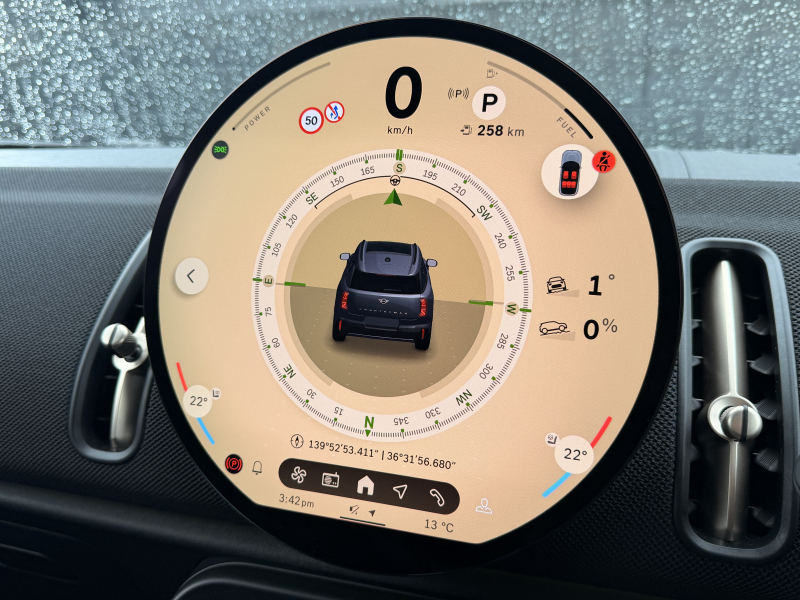Adjust the right 22° temperature control
800x600 pixels.
(574, 455)
